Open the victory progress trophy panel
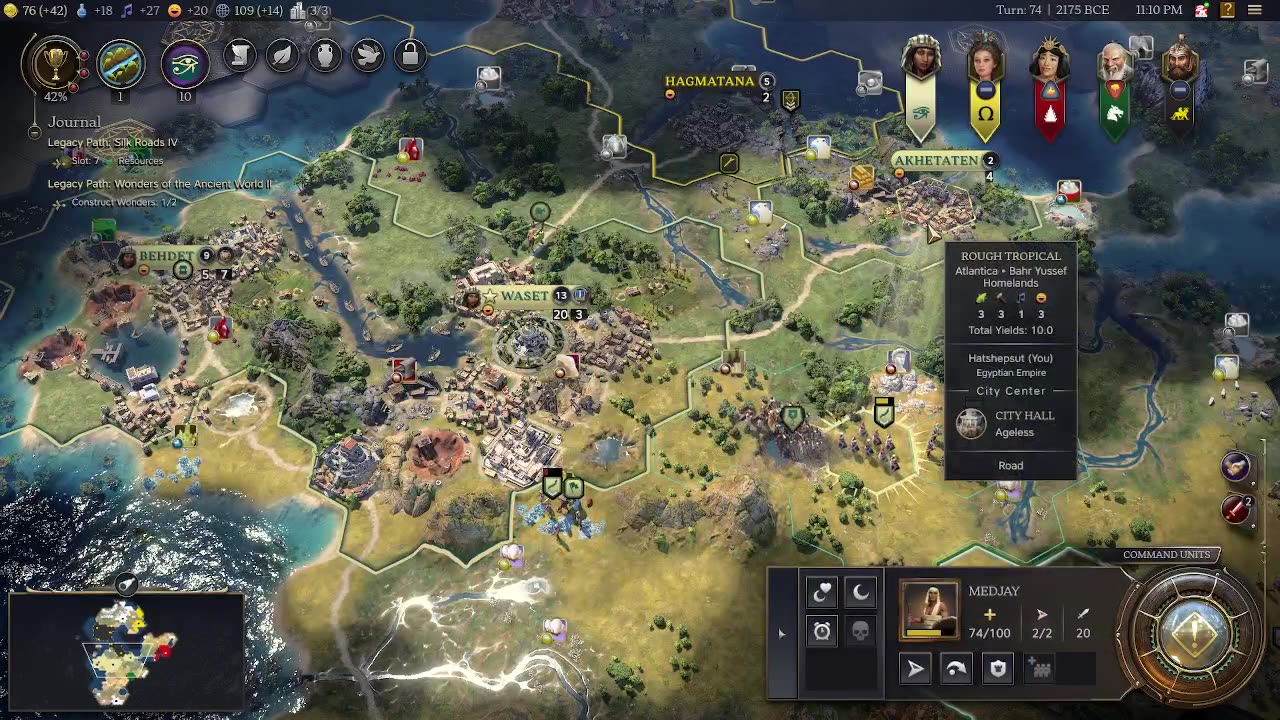This screenshot has width=1280, height=720. pyautogui.click(x=56, y=64)
